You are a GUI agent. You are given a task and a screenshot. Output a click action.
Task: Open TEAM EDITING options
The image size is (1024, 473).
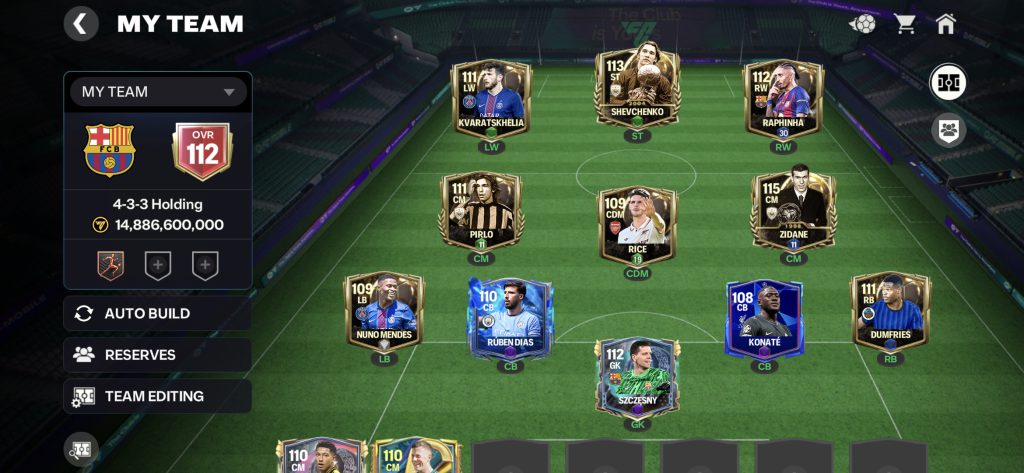158,396
